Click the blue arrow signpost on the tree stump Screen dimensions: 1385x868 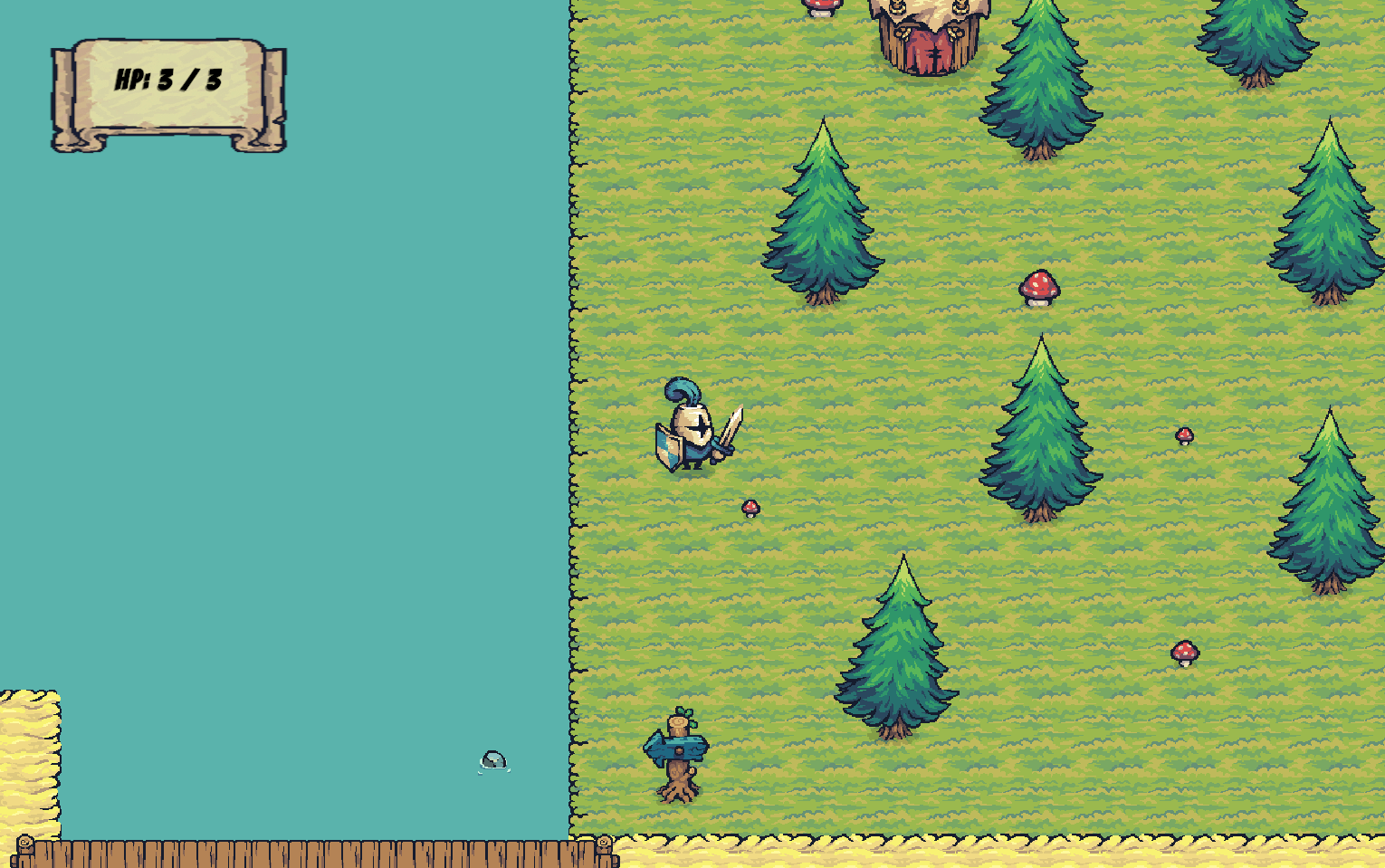677,748
